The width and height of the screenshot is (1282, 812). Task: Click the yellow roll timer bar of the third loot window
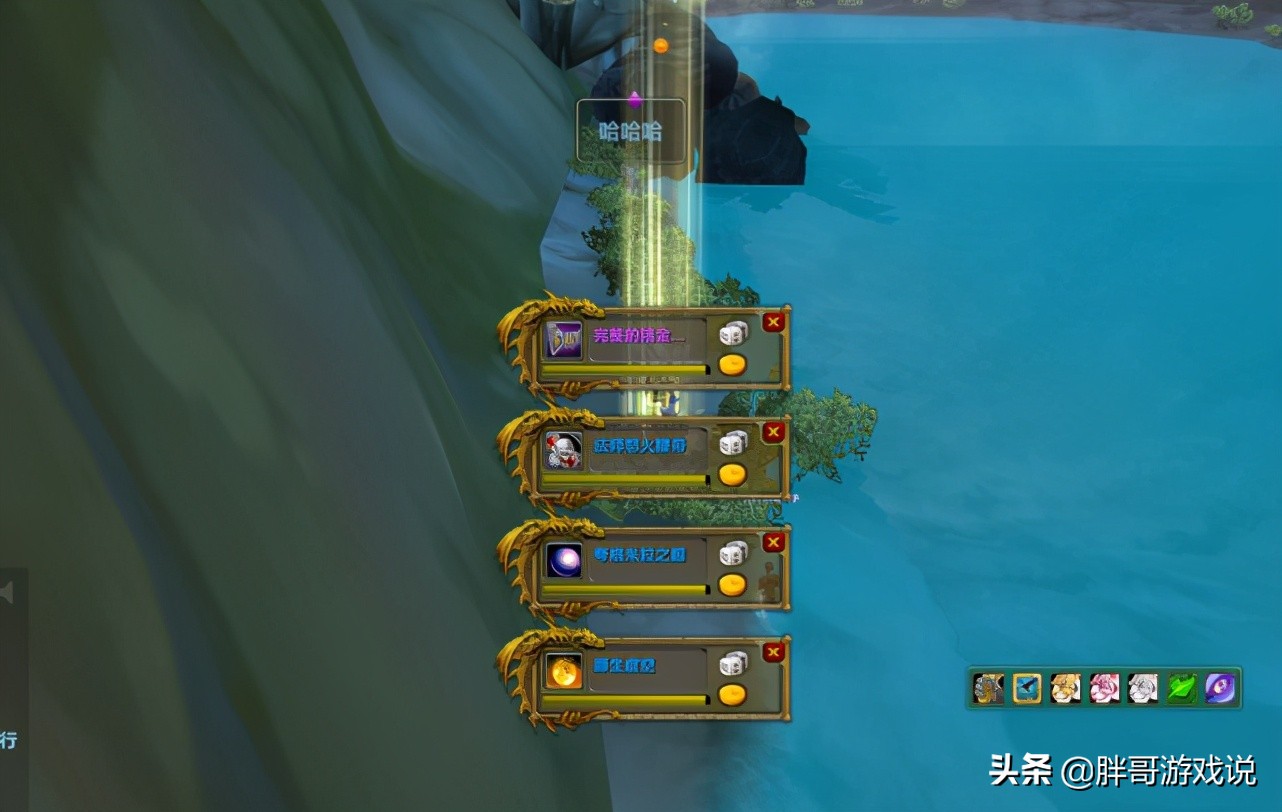click(625, 589)
